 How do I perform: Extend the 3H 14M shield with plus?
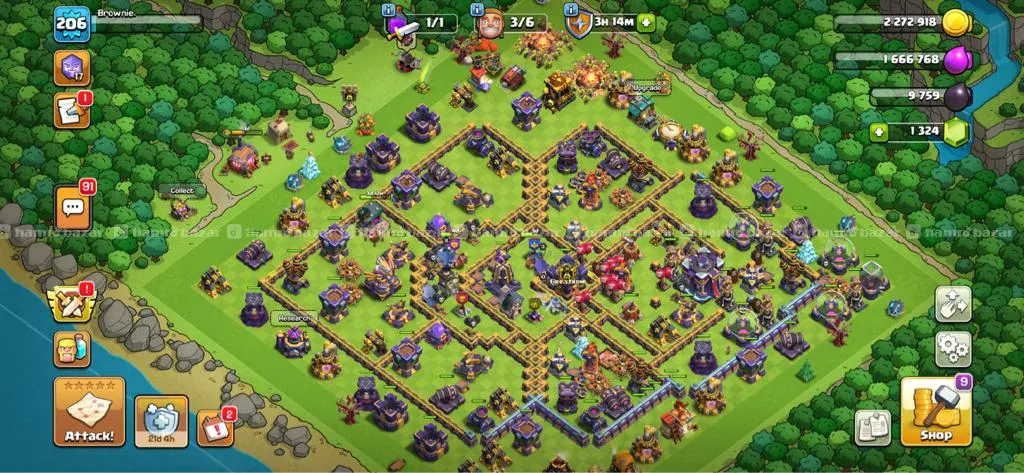click(x=646, y=21)
